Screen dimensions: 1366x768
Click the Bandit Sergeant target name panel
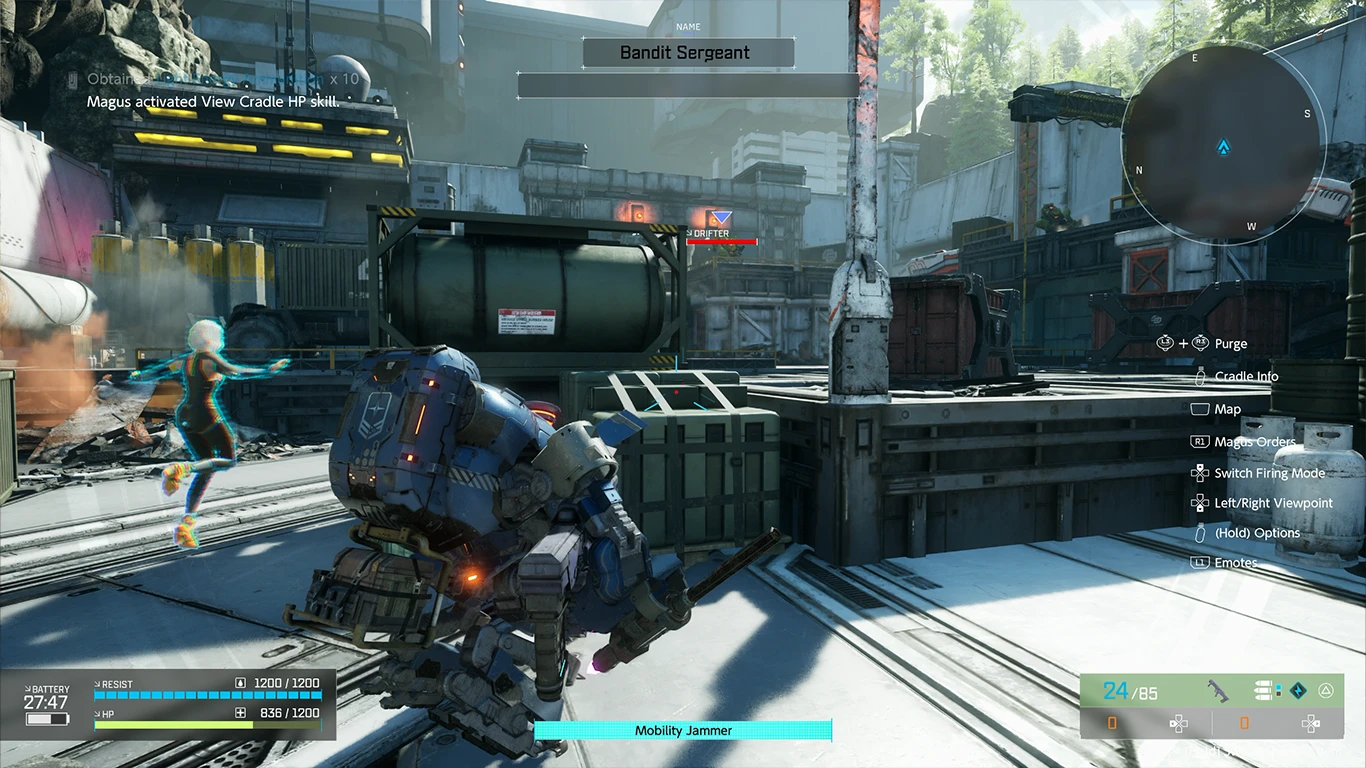pyautogui.click(x=688, y=53)
